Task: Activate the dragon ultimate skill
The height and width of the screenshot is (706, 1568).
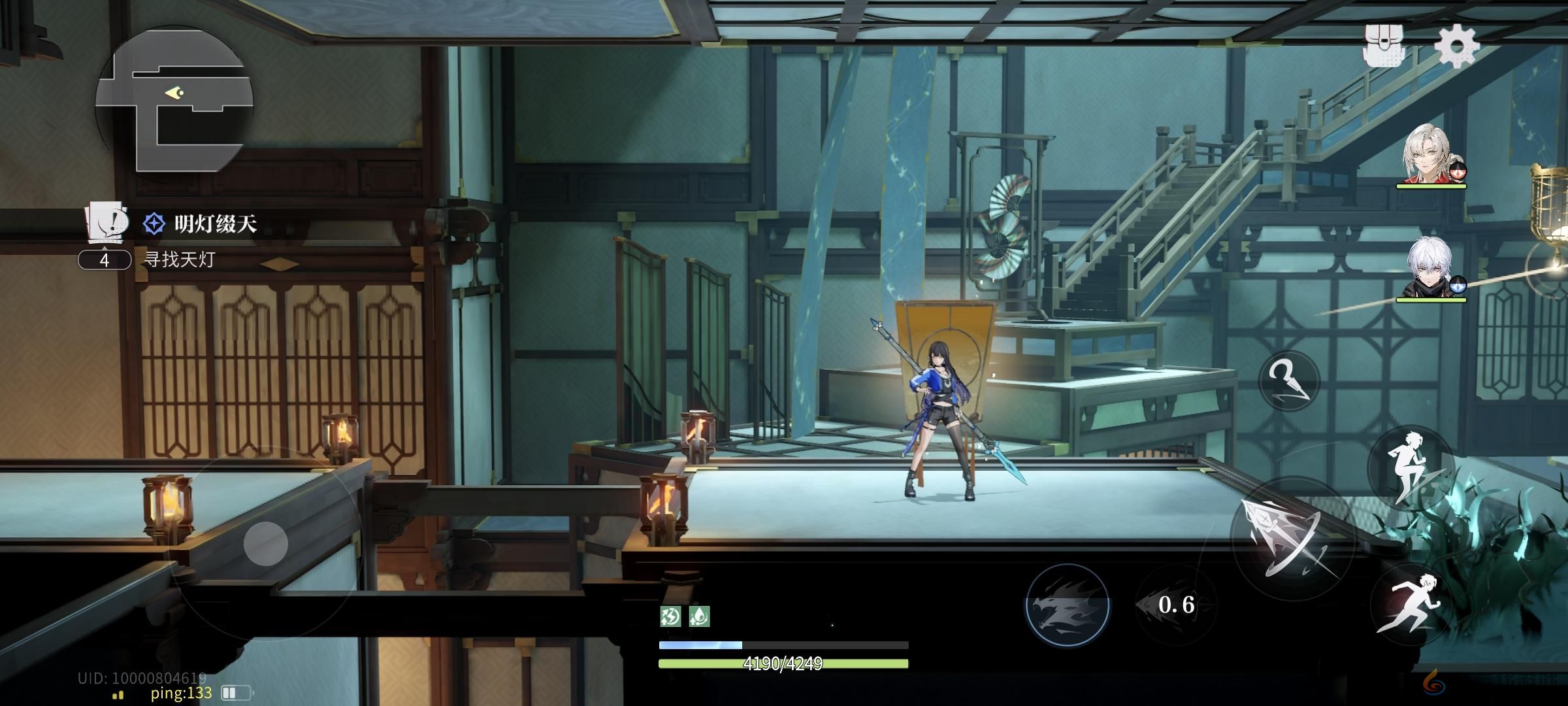Action: 1067,605
